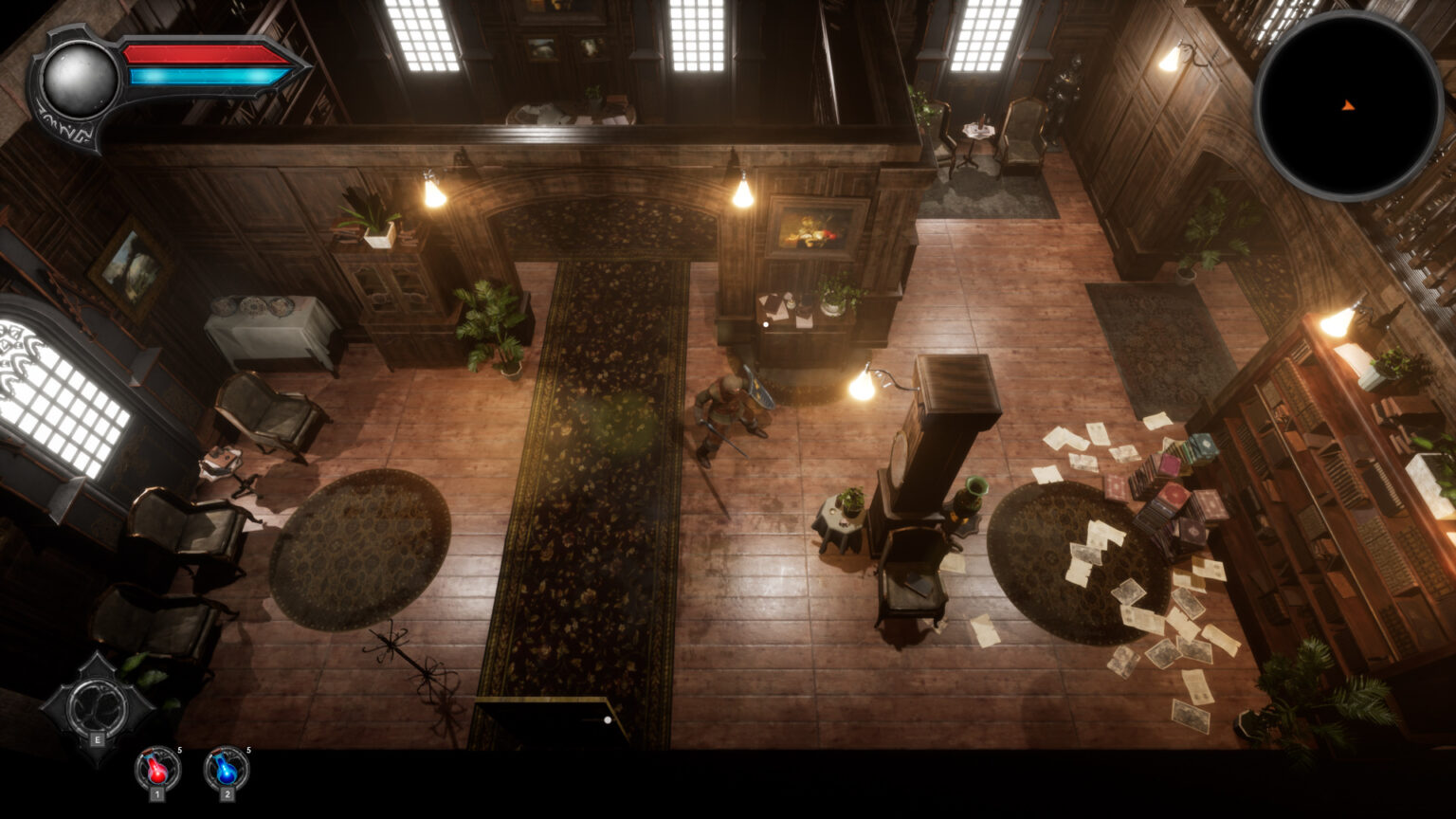Use the blue mana potion slot

227,769
